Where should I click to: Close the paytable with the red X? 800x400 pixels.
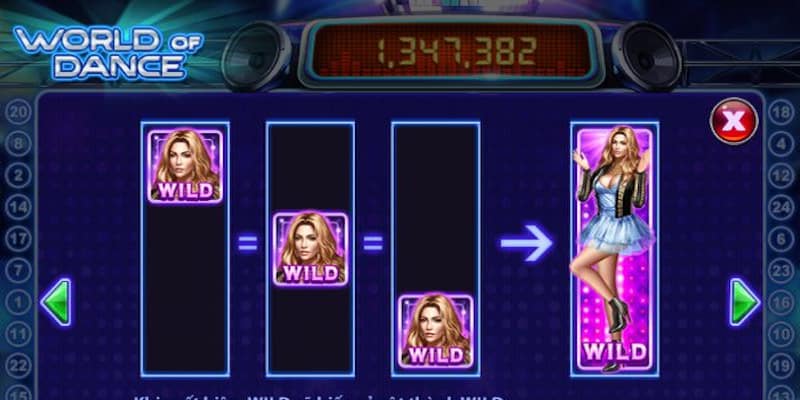(x=734, y=121)
